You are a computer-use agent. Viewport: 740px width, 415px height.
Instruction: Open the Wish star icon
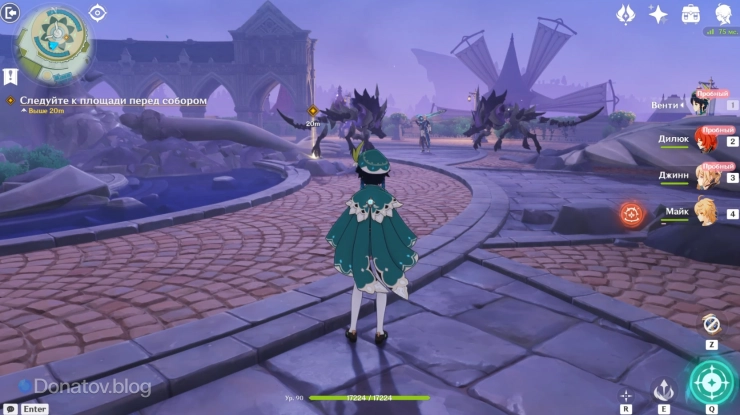[x=658, y=13]
